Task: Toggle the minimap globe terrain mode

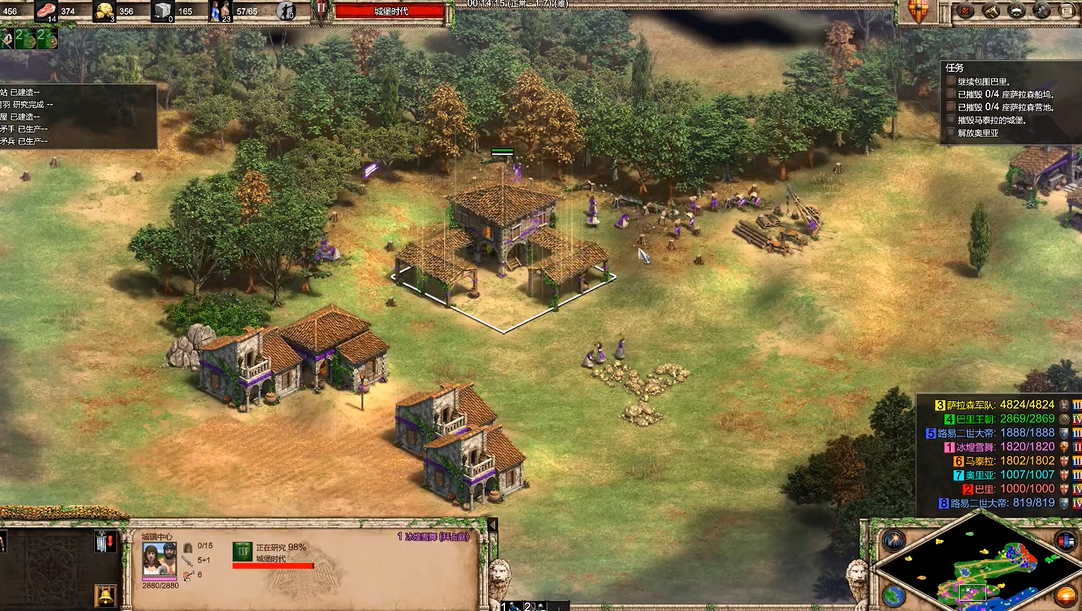Action: click(x=893, y=595)
